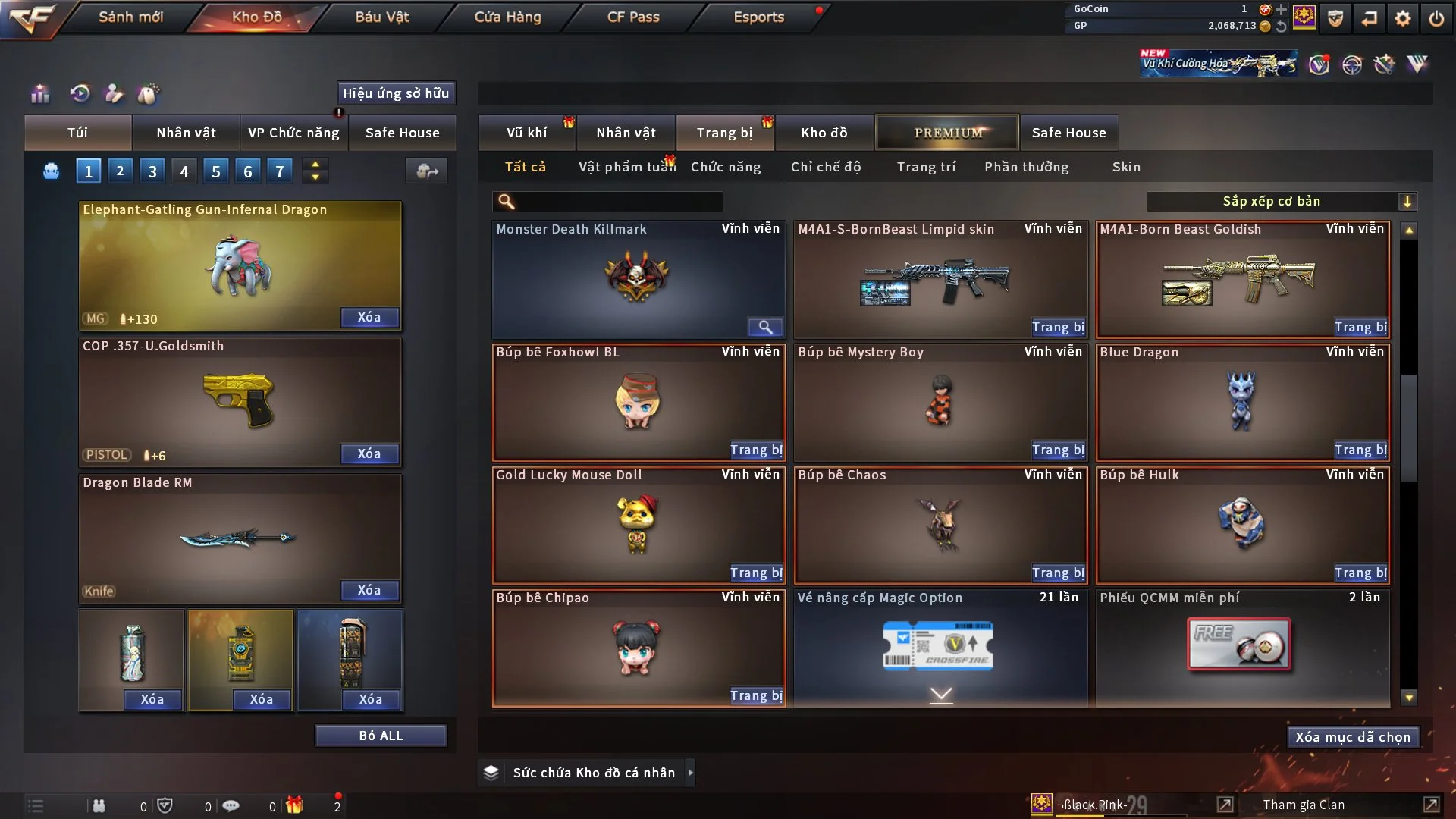This screenshot has width=1456, height=819.
Task: Open the Cửa Hàng shop menu
Action: pyautogui.click(x=507, y=17)
